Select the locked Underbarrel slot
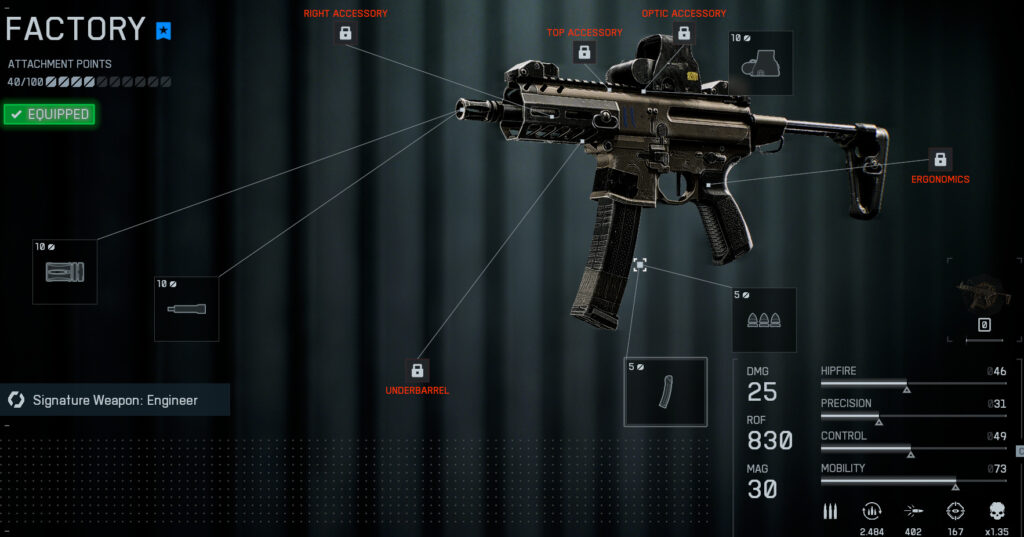This screenshot has height=537, width=1024. pyautogui.click(x=417, y=370)
